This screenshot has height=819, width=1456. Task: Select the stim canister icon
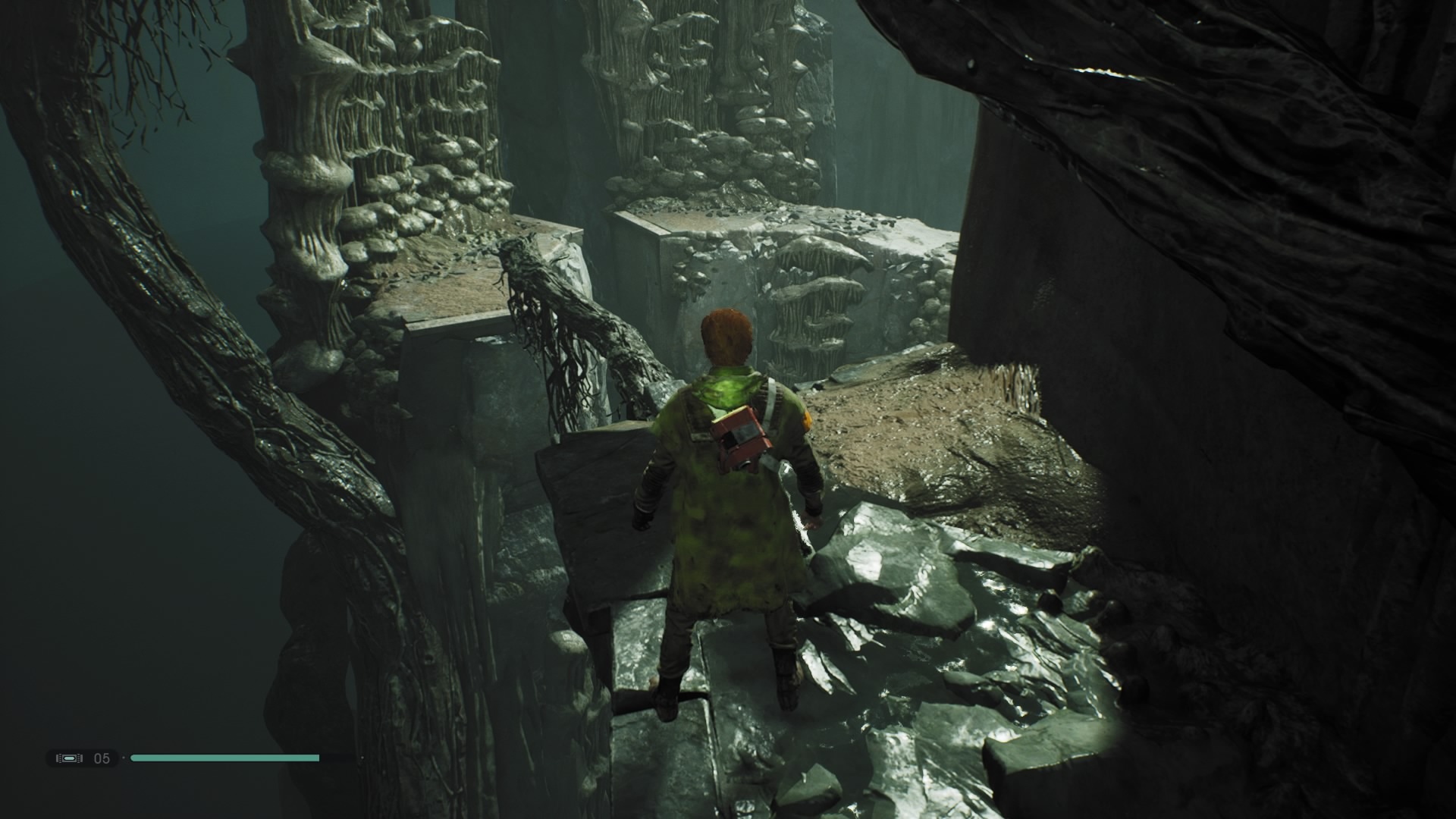[x=69, y=758]
